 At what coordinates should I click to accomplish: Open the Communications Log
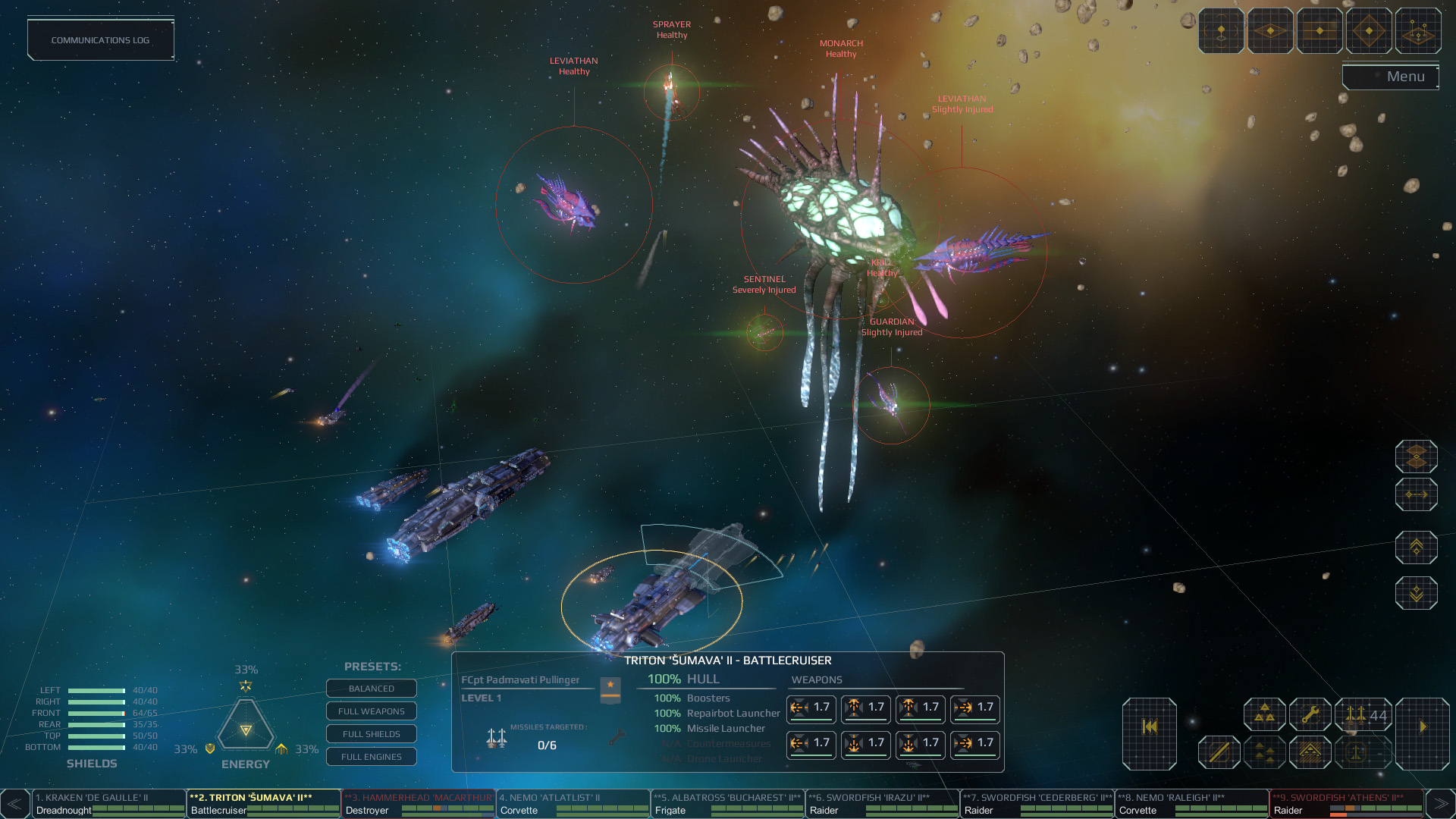(x=100, y=39)
